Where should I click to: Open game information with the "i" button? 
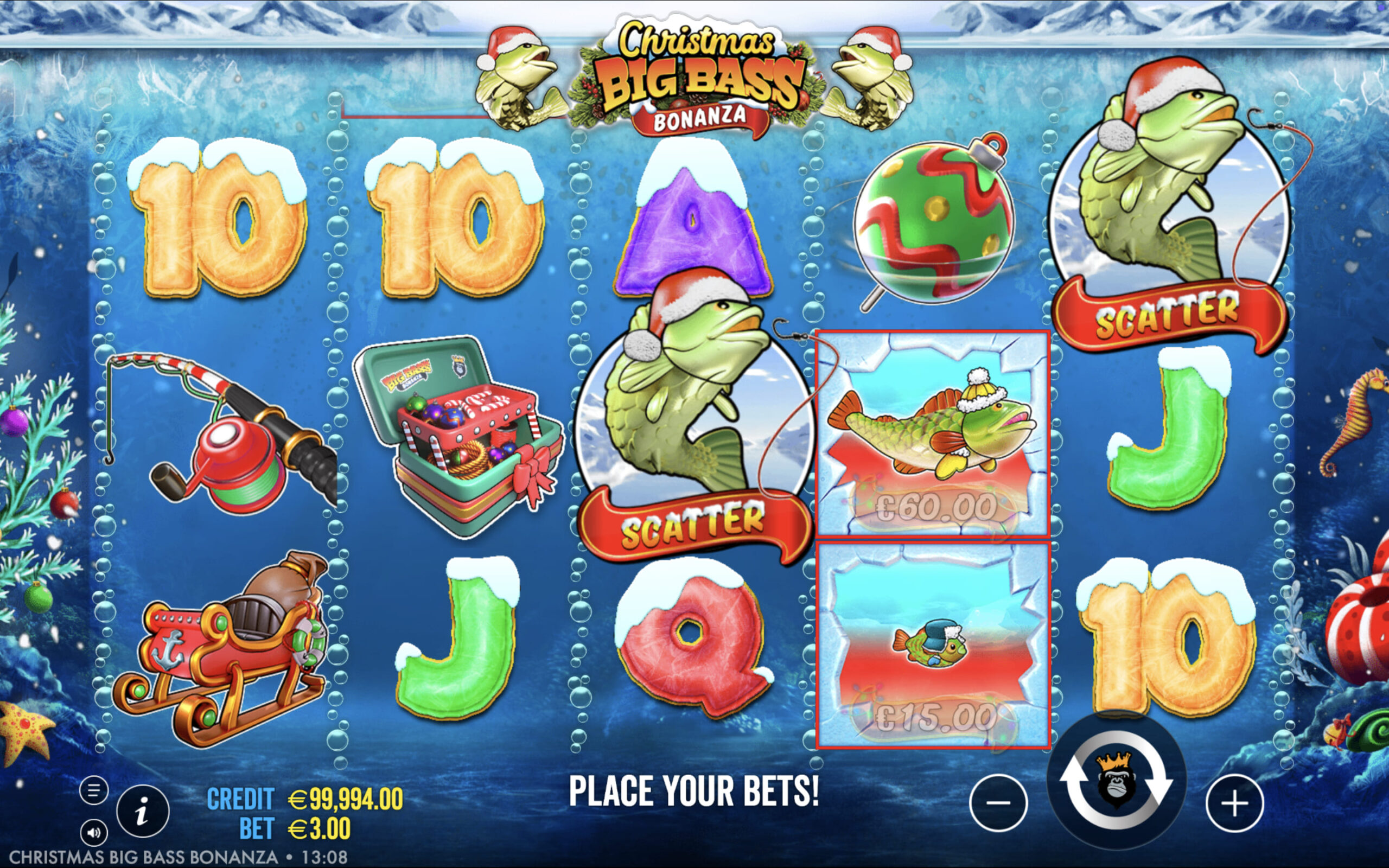point(142,810)
